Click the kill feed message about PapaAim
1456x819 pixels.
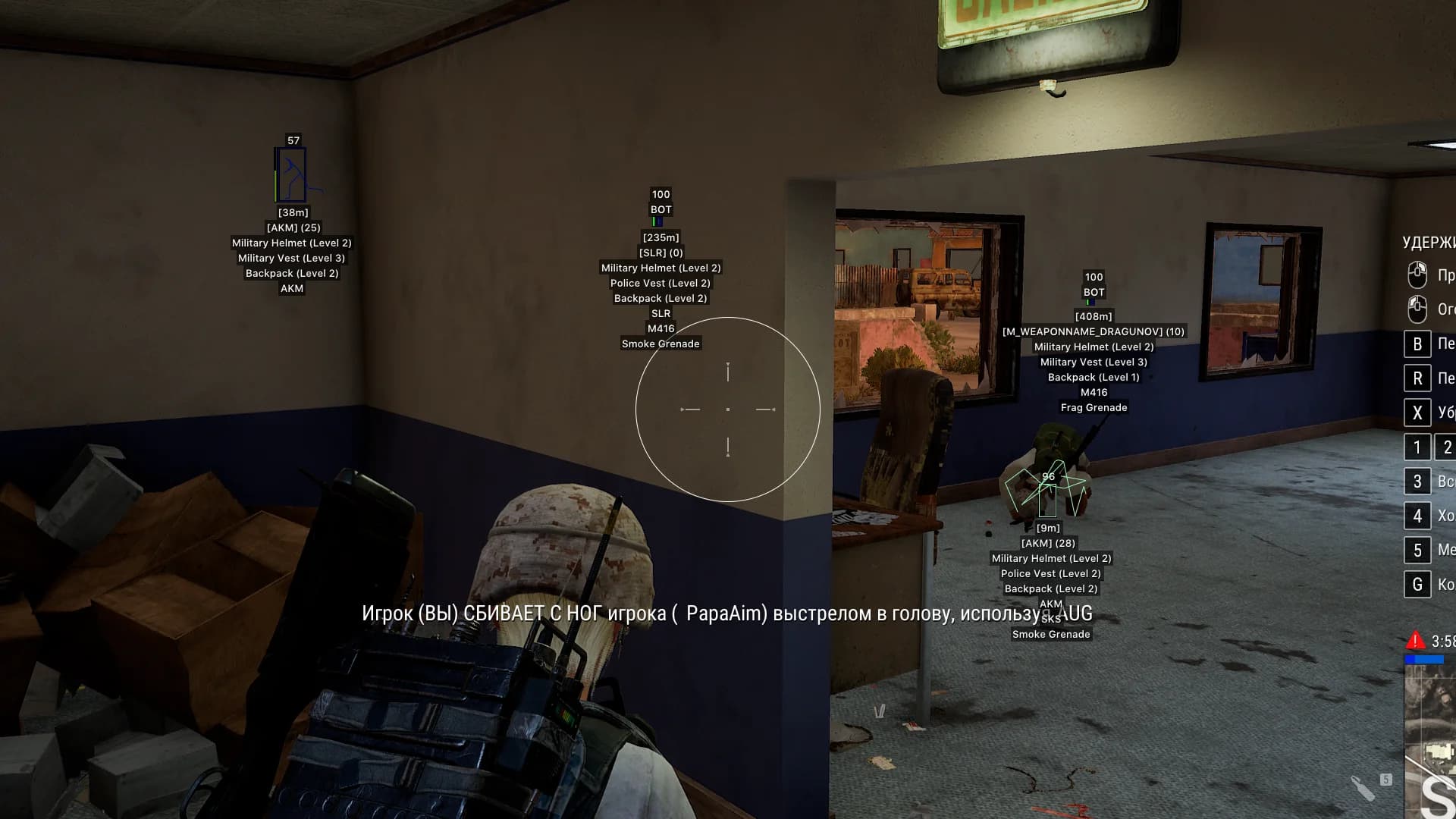724,615
